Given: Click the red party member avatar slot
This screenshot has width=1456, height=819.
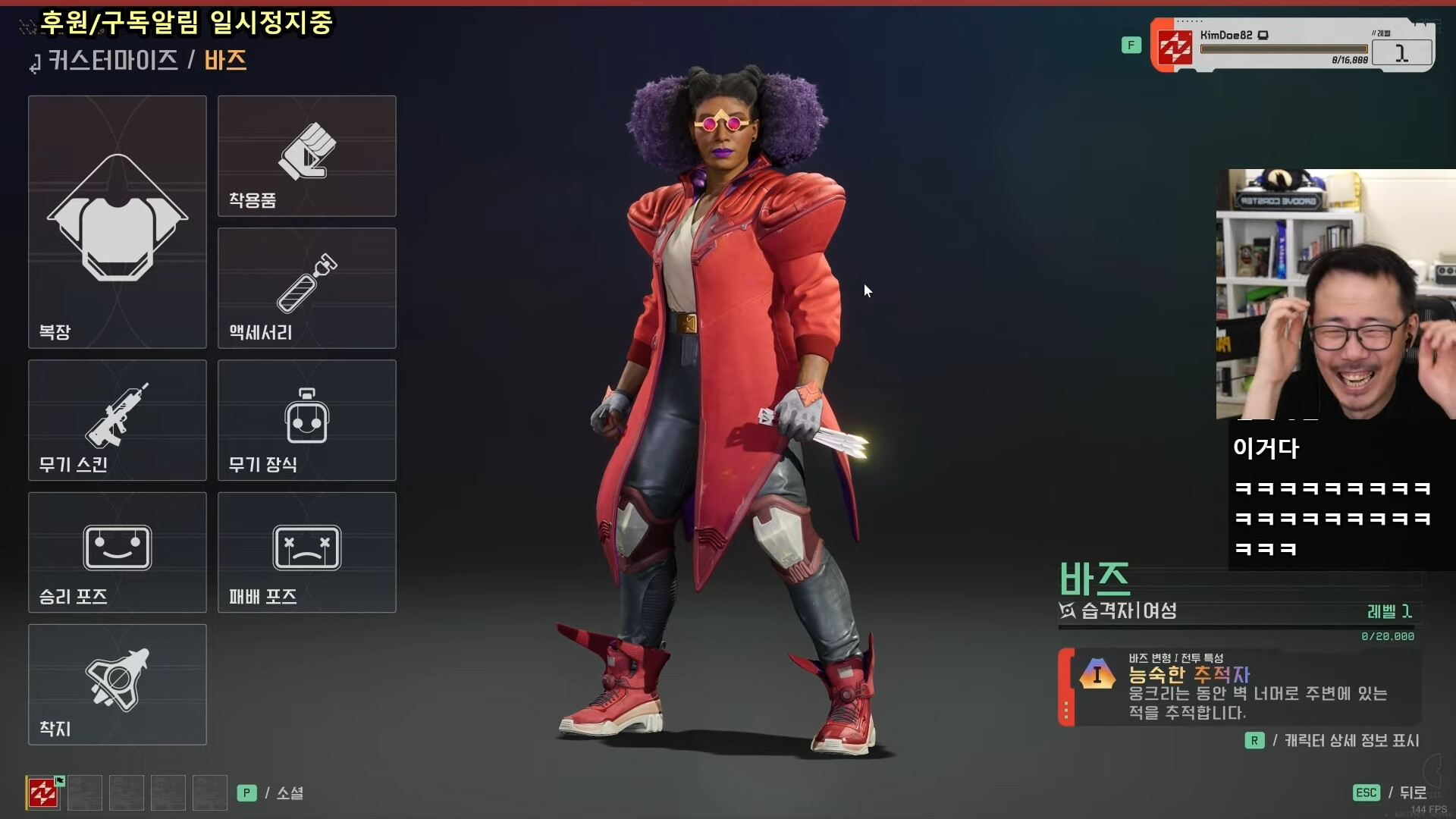Looking at the screenshot, I should tap(43, 793).
